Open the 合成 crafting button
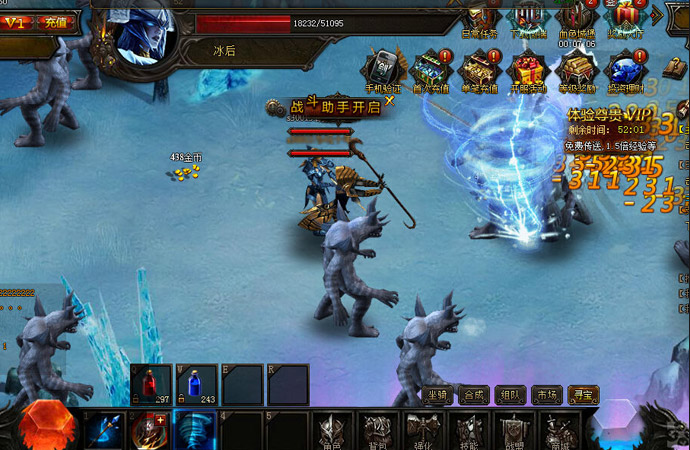 coord(474,395)
